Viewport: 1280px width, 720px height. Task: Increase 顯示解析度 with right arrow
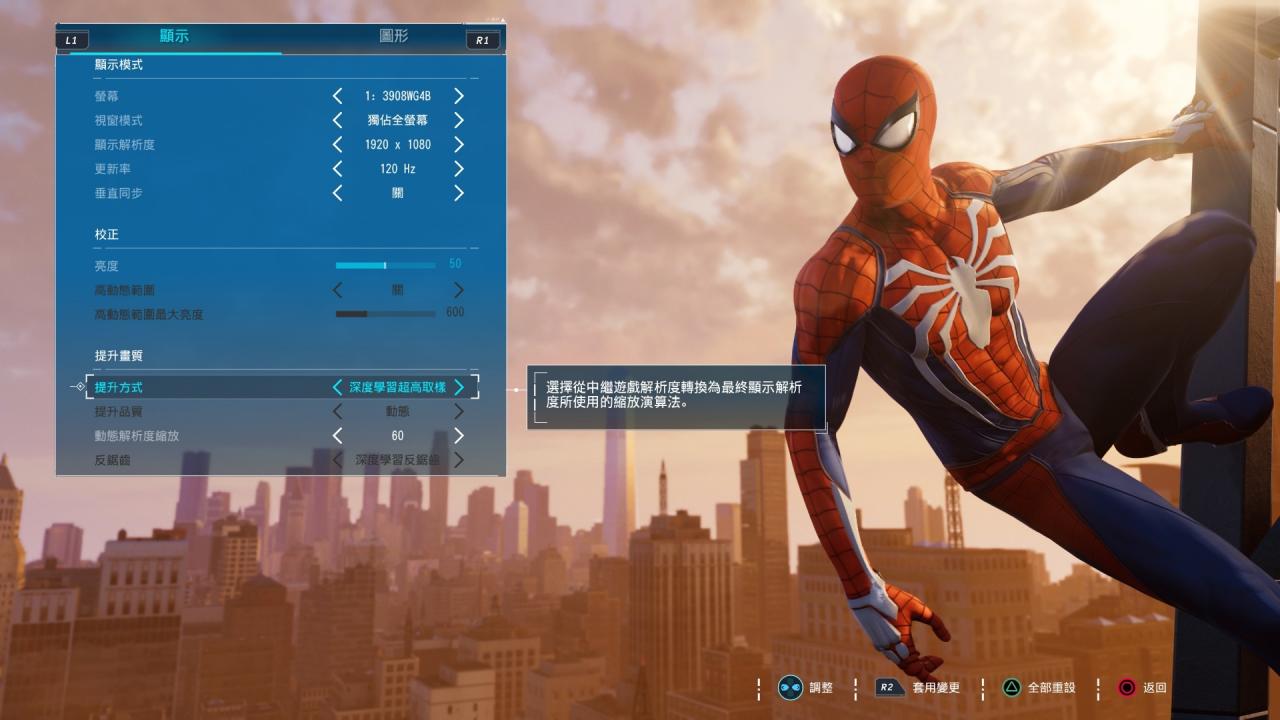click(x=459, y=144)
